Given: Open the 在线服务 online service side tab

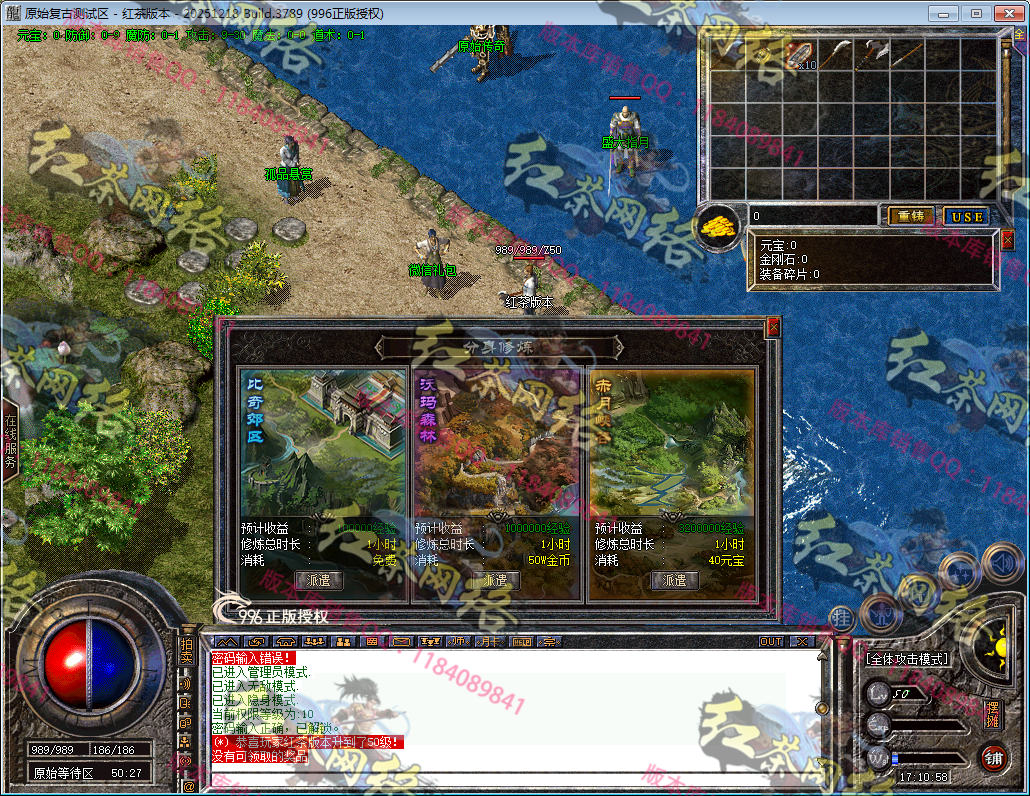Looking at the screenshot, I should 11,442.
